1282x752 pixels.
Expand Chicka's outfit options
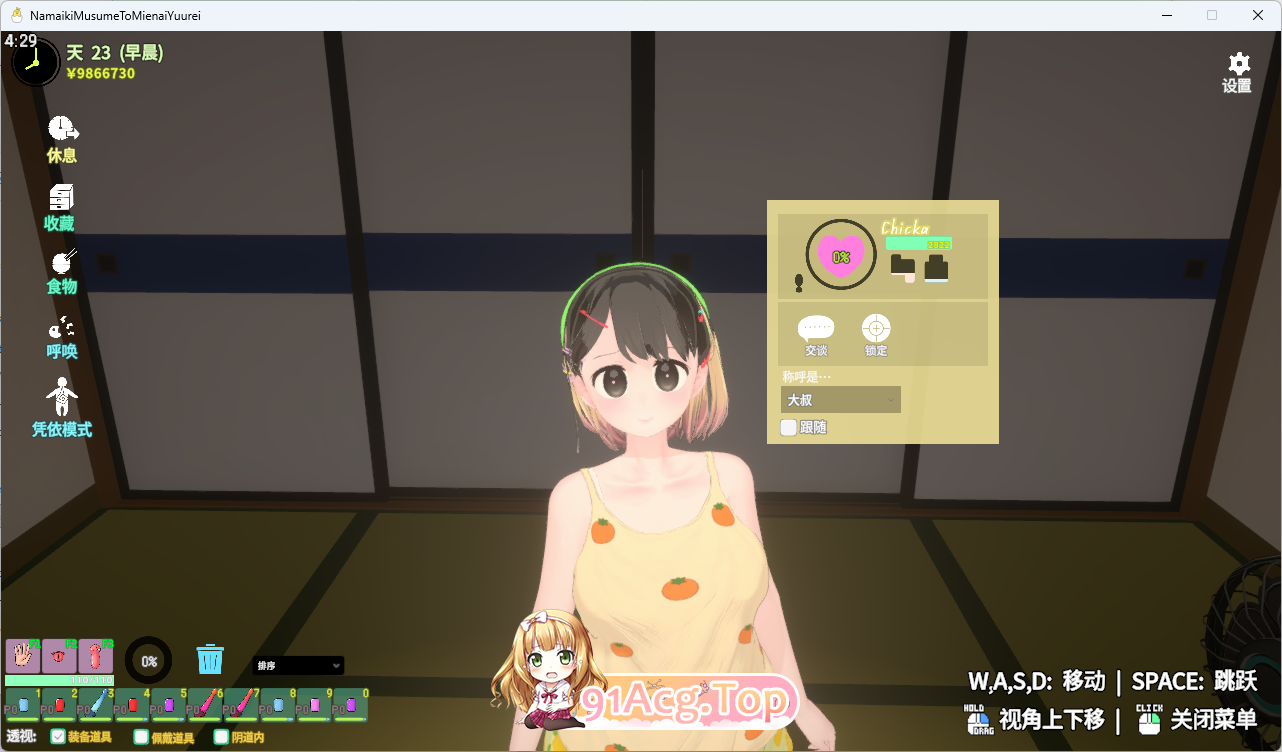pos(905,270)
